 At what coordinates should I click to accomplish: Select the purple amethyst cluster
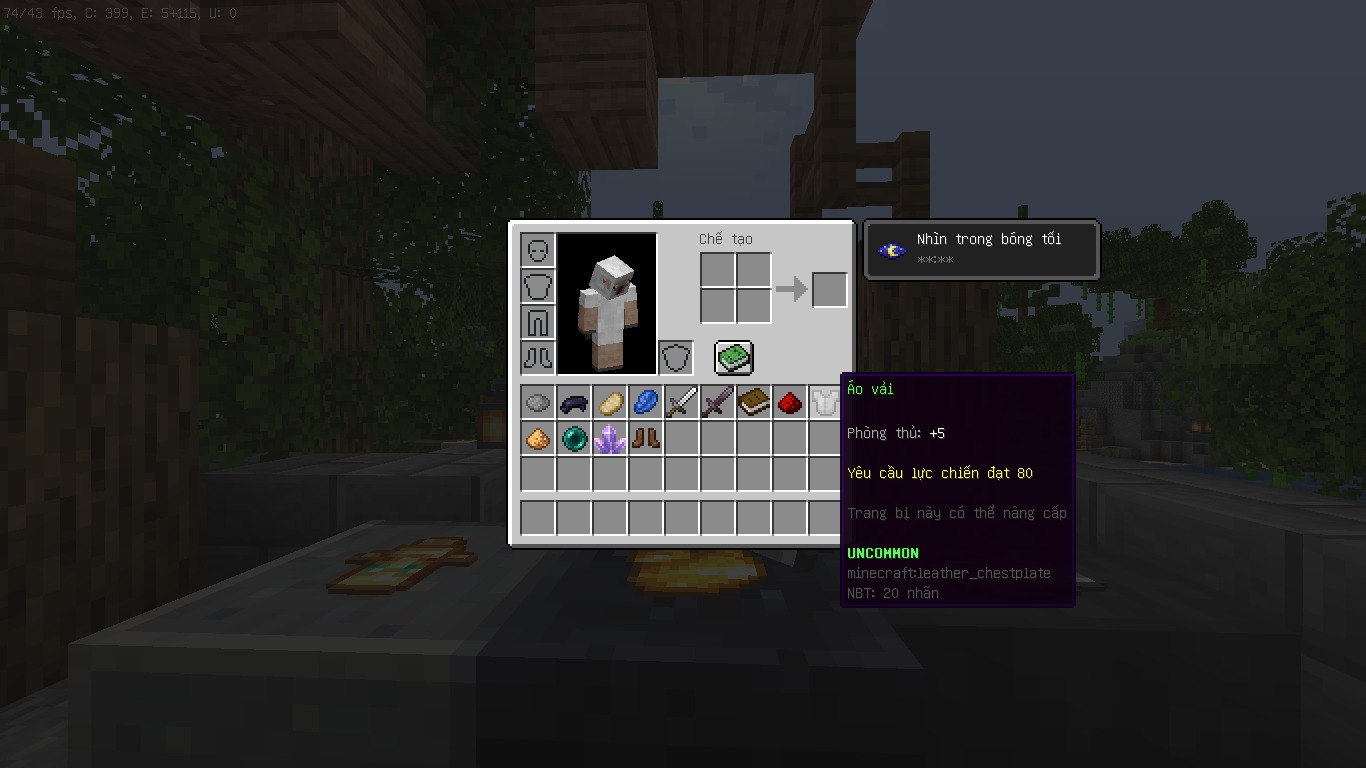click(x=609, y=439)
